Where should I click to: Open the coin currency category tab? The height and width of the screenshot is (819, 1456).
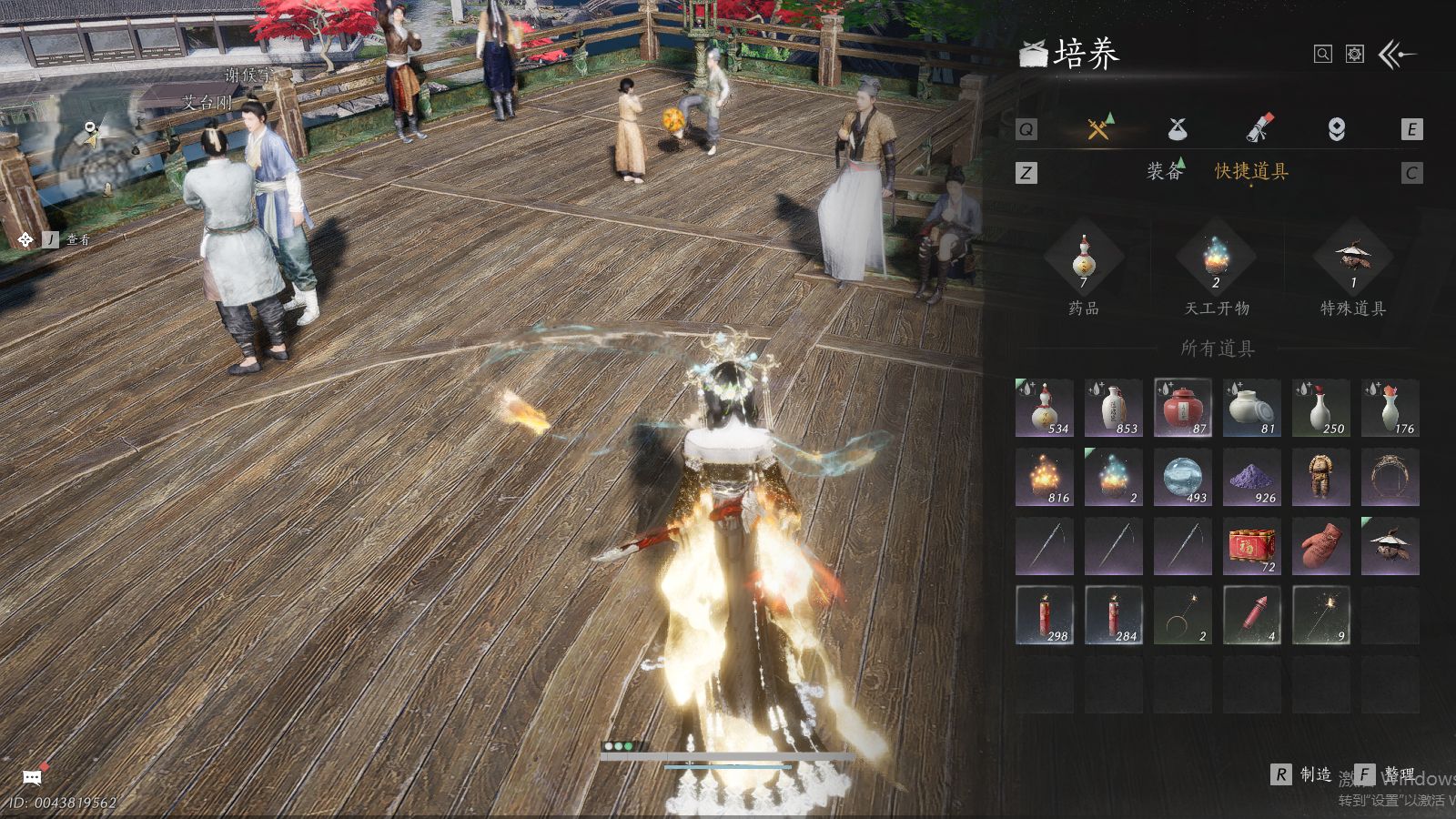click(x=1336, y=129)
